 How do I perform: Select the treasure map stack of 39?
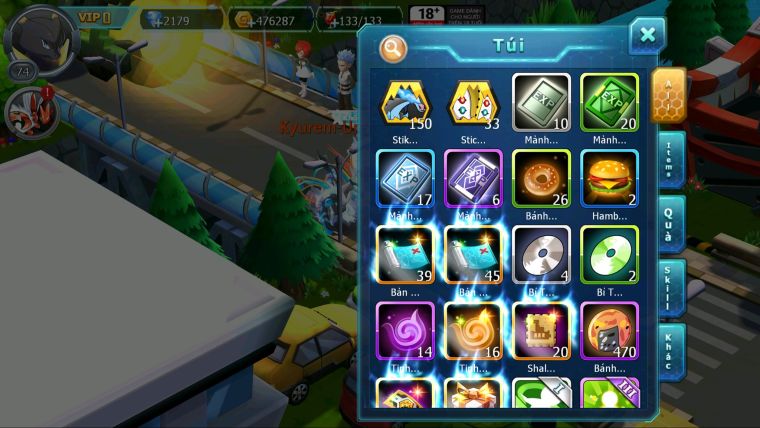tap(405, 254)
